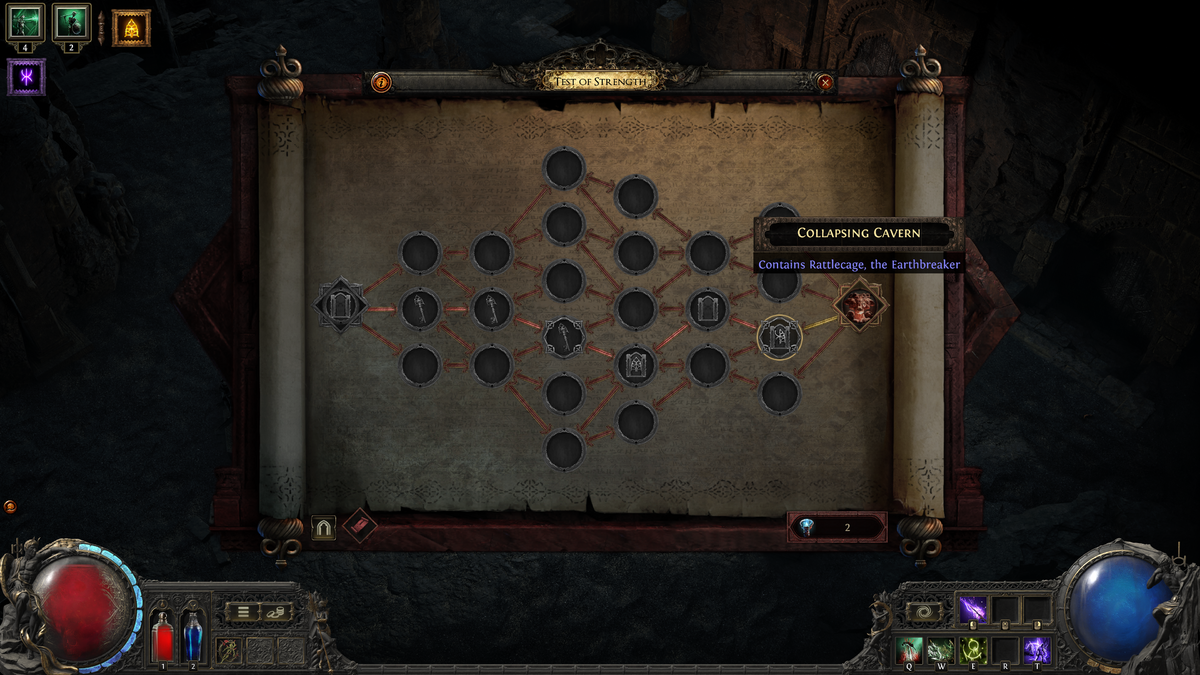
Task: Close the Test of Strength map
Action: point(825,83)
